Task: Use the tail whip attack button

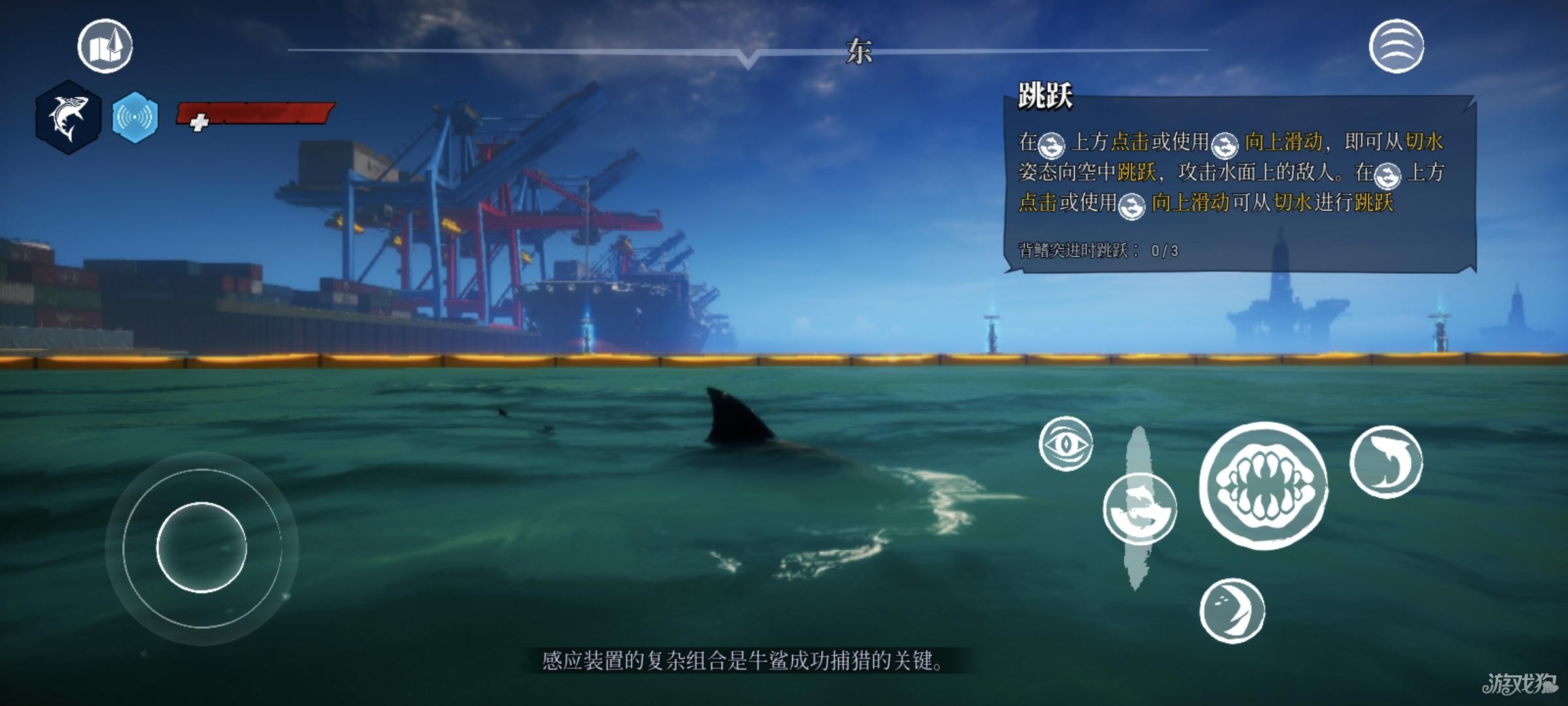Action: [x=1232, y=611]
